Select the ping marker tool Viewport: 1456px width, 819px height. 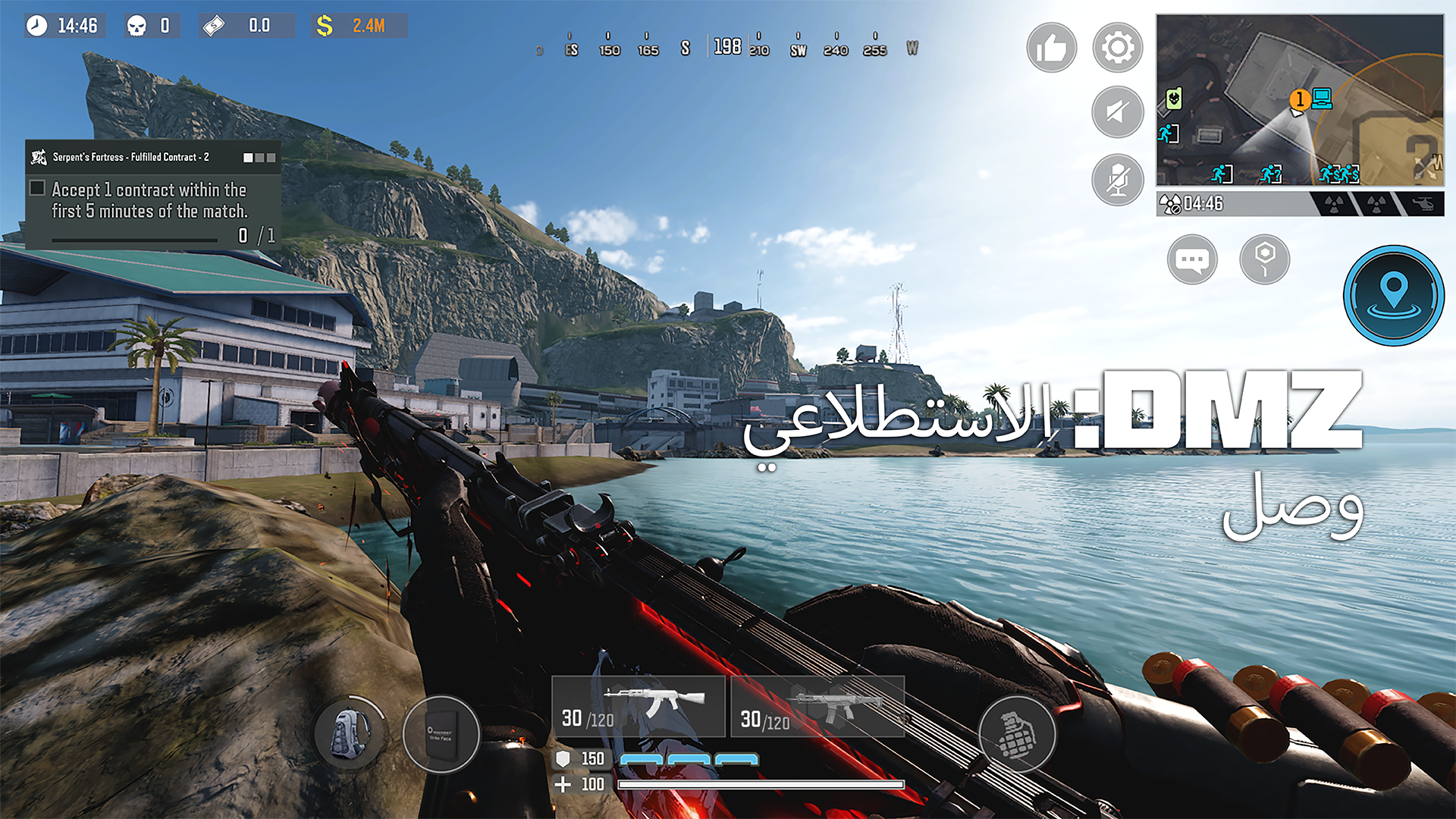(x=1264, y=259)
